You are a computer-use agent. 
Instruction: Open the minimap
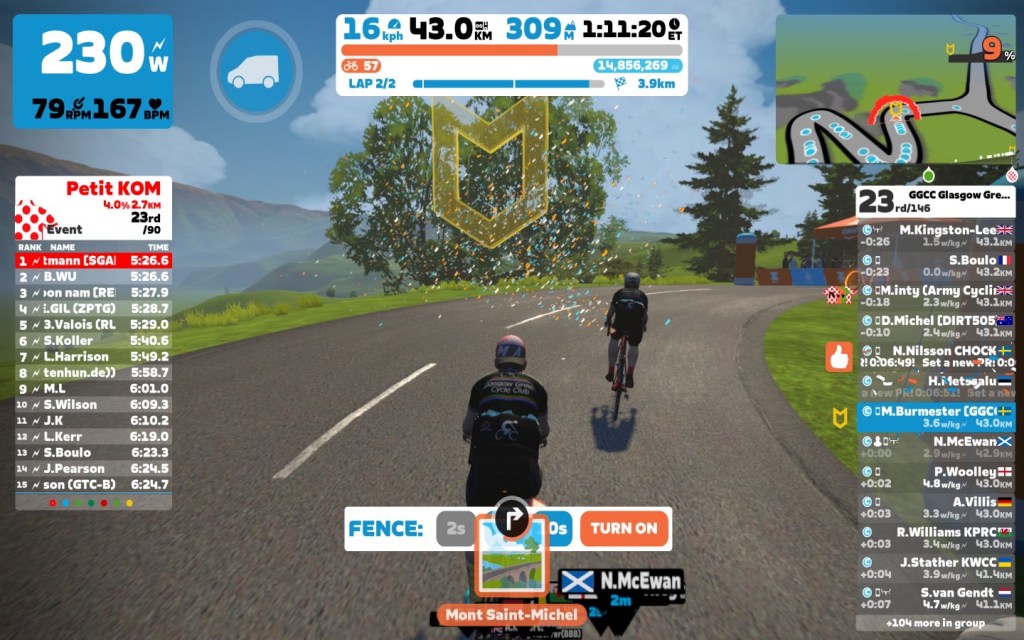[895, 90]
